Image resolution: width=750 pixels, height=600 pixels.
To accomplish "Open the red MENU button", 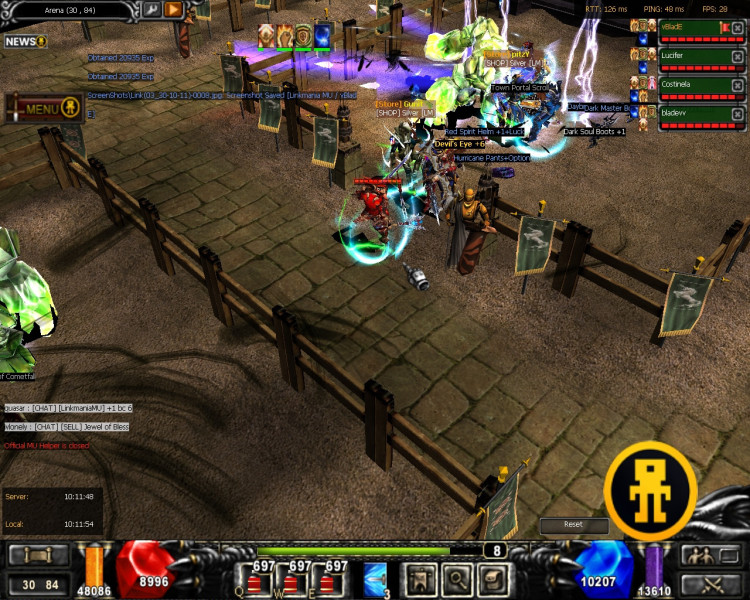I will coord(43,108).
